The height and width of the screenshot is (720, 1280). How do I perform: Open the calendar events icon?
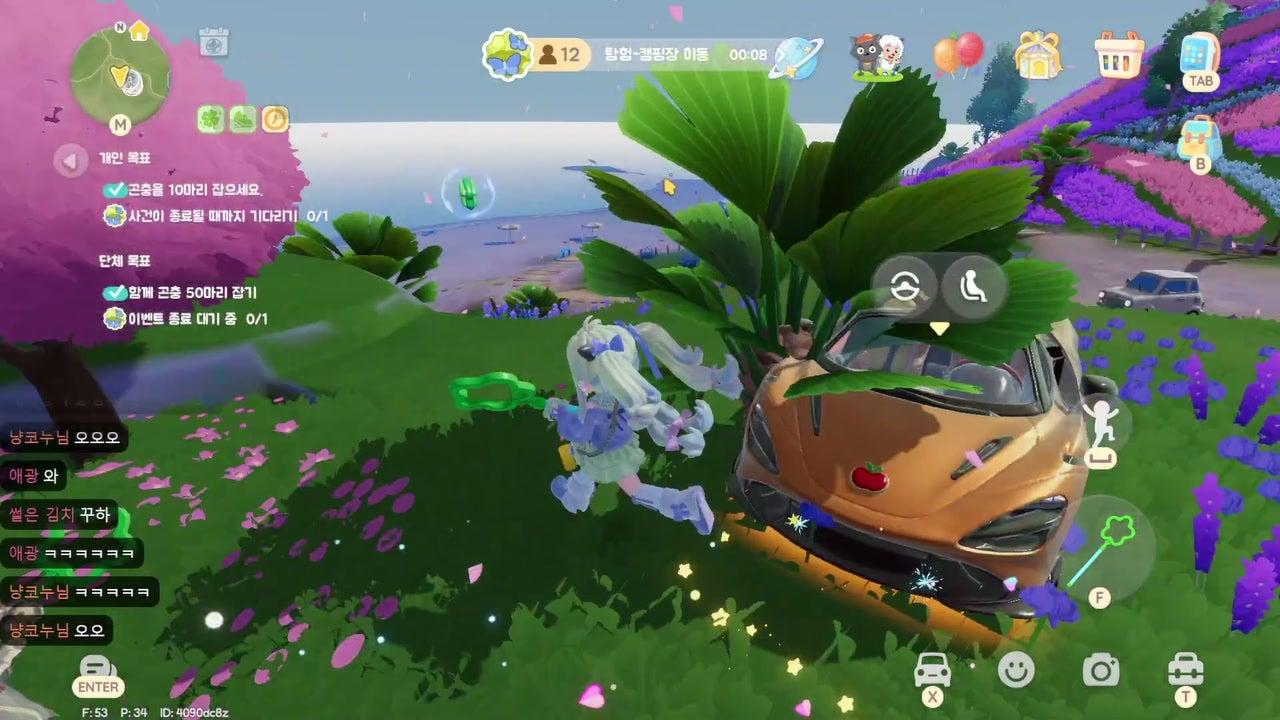(214, 42)
